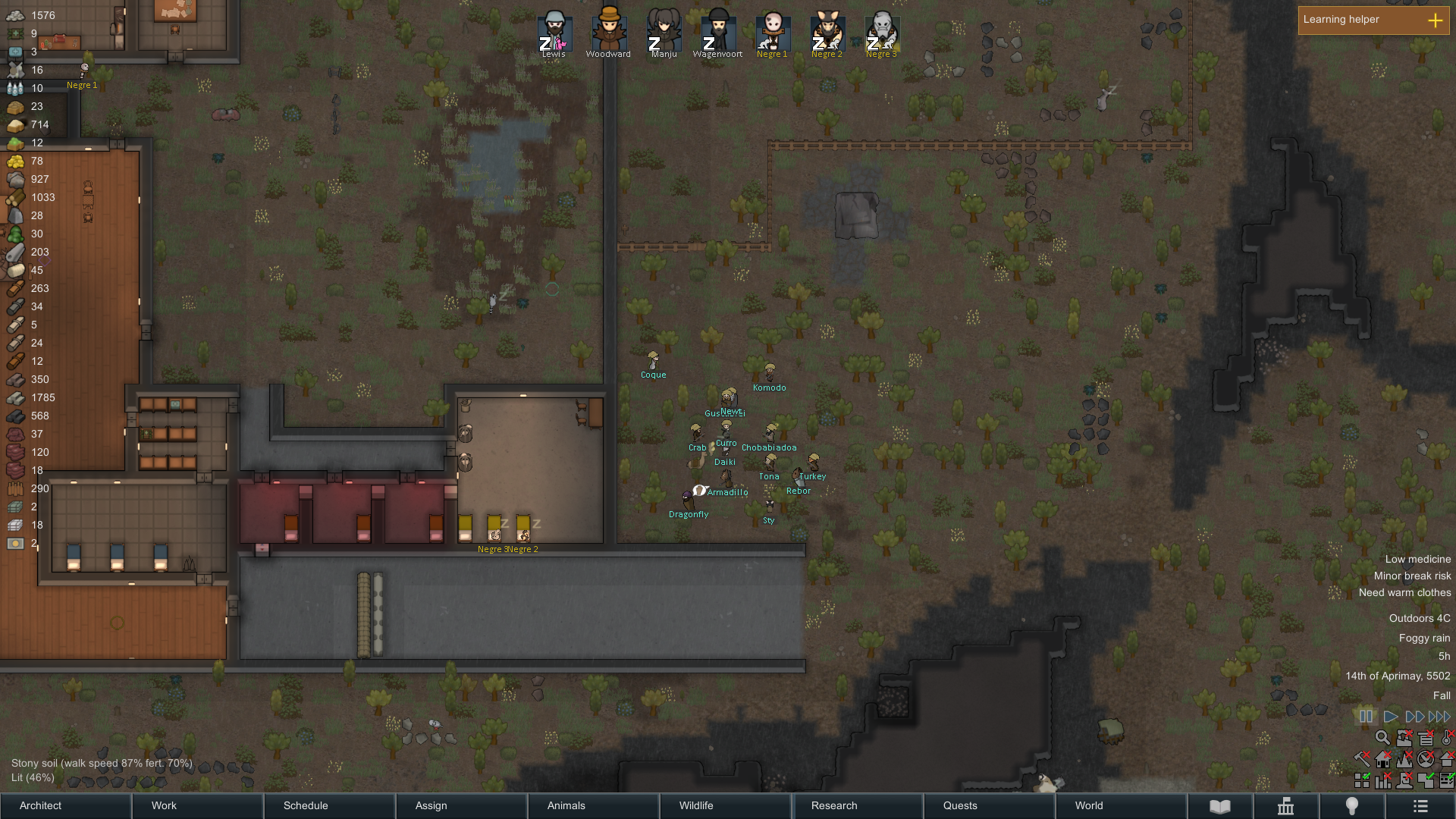Select colonist Woodward's portrait

(x=609, y=32)
